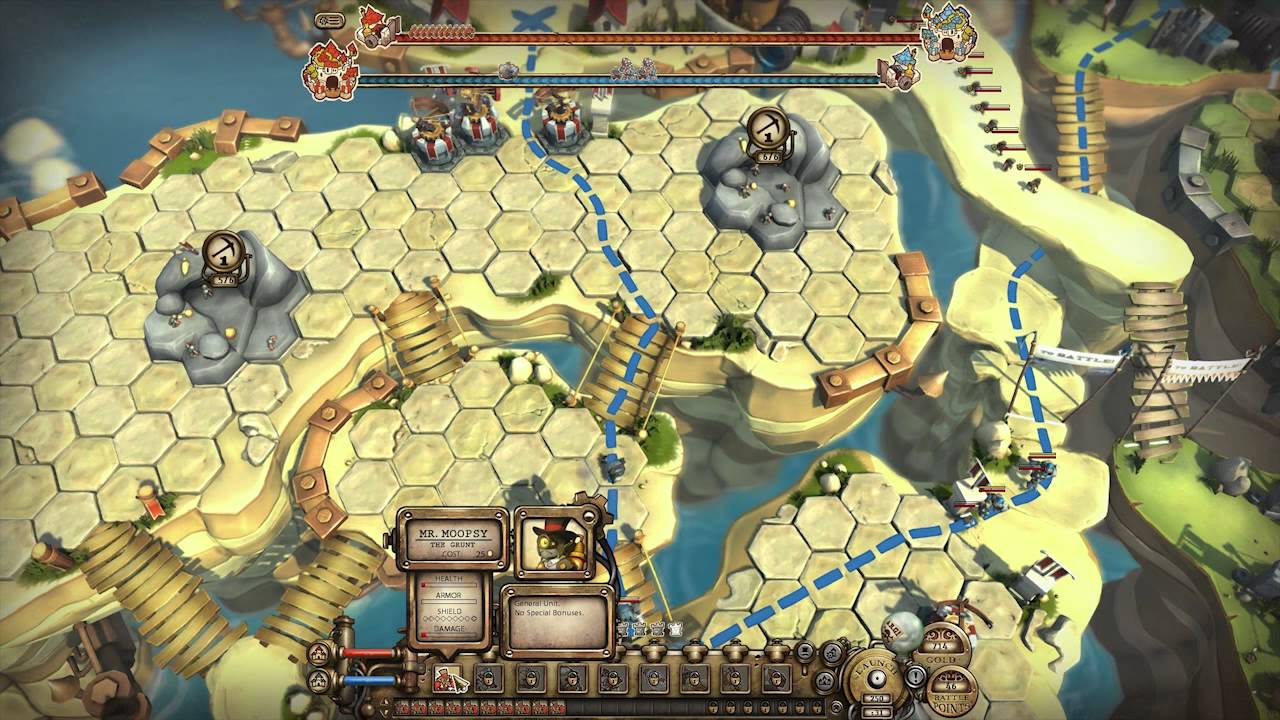Screen dimensions: 1280x720
Task: Select the white crown rank icon
Action: (675, 628)
